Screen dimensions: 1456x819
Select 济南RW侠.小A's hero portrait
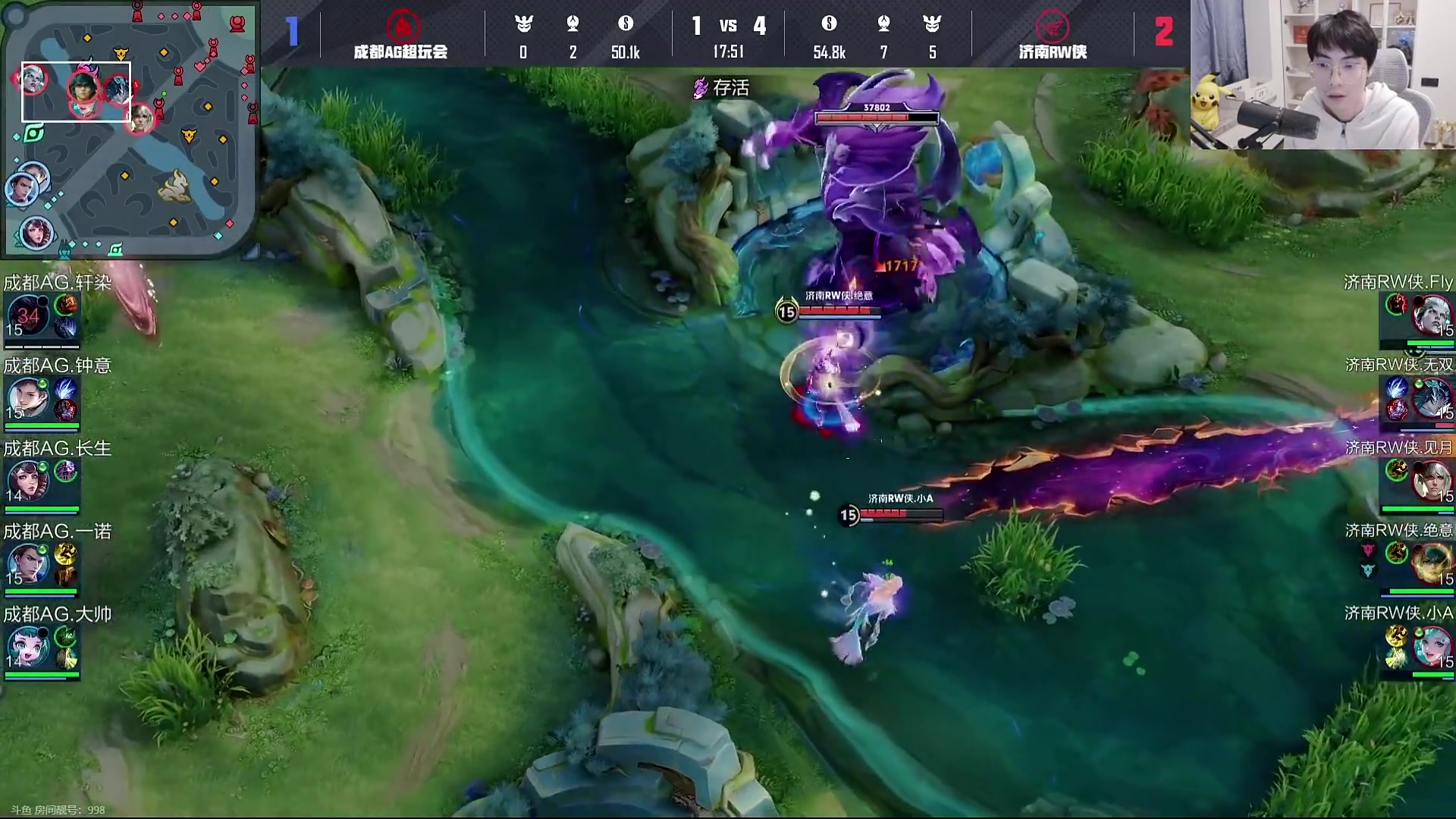[x=1431, y=646]
